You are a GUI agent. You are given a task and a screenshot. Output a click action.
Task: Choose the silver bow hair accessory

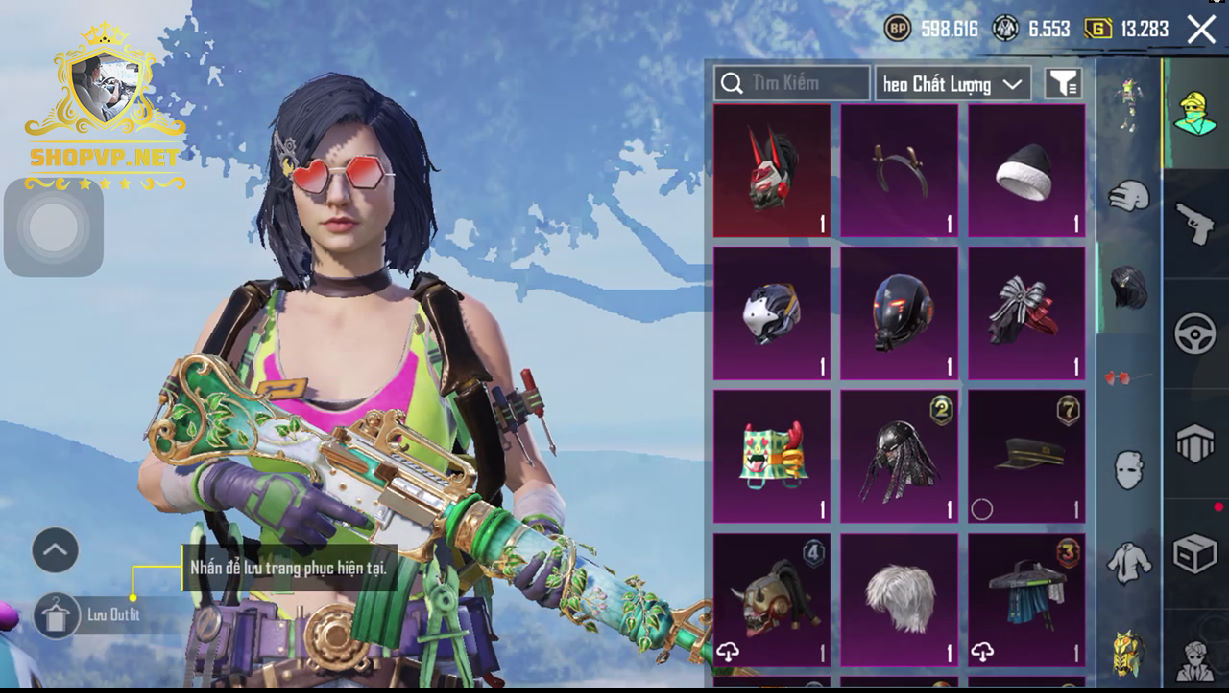(x=1026, y=313)
